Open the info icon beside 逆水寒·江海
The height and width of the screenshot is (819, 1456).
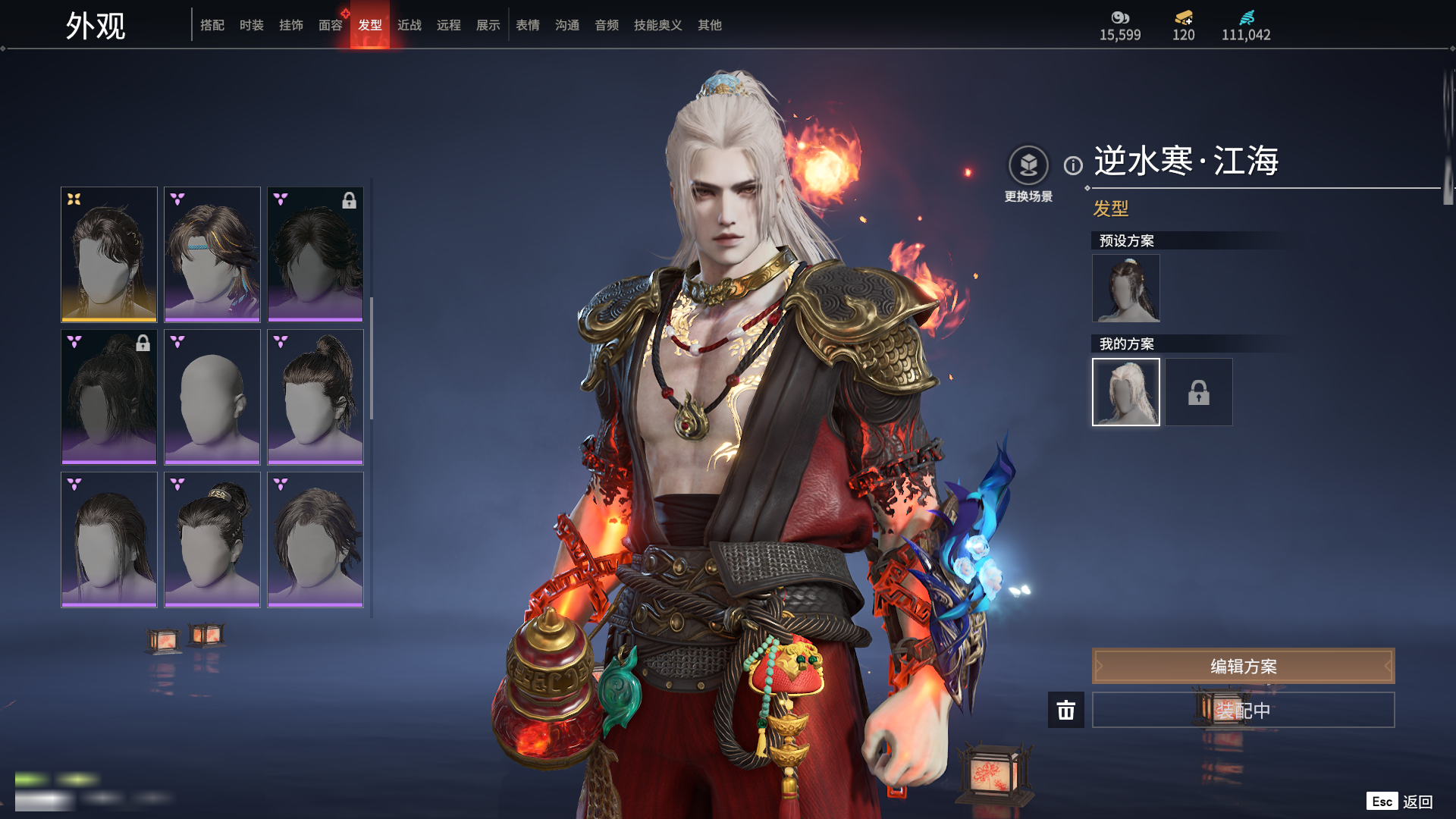pyautogui.click(x=1073, y=165)
